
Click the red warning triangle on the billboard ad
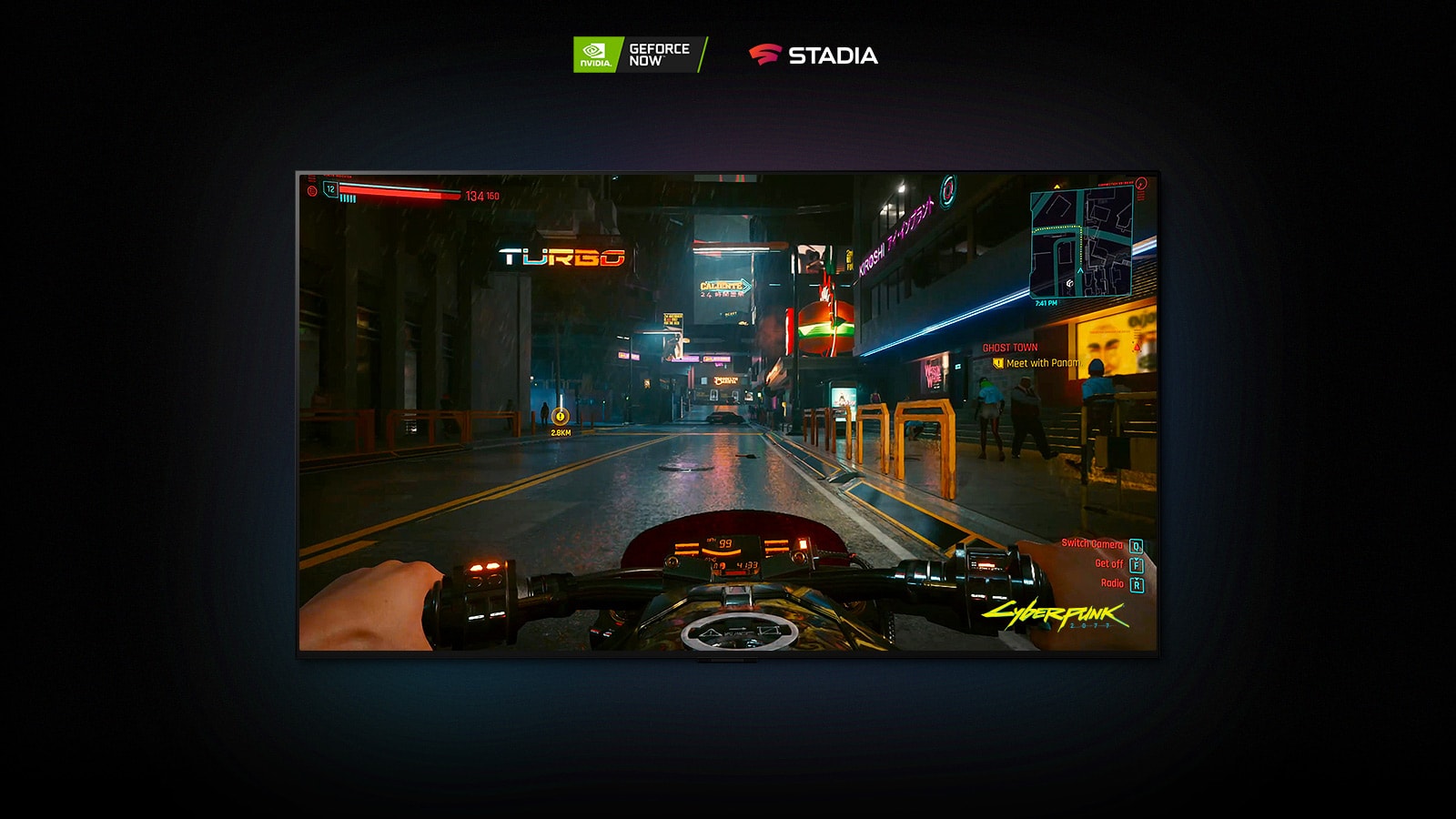[1136, 347]
